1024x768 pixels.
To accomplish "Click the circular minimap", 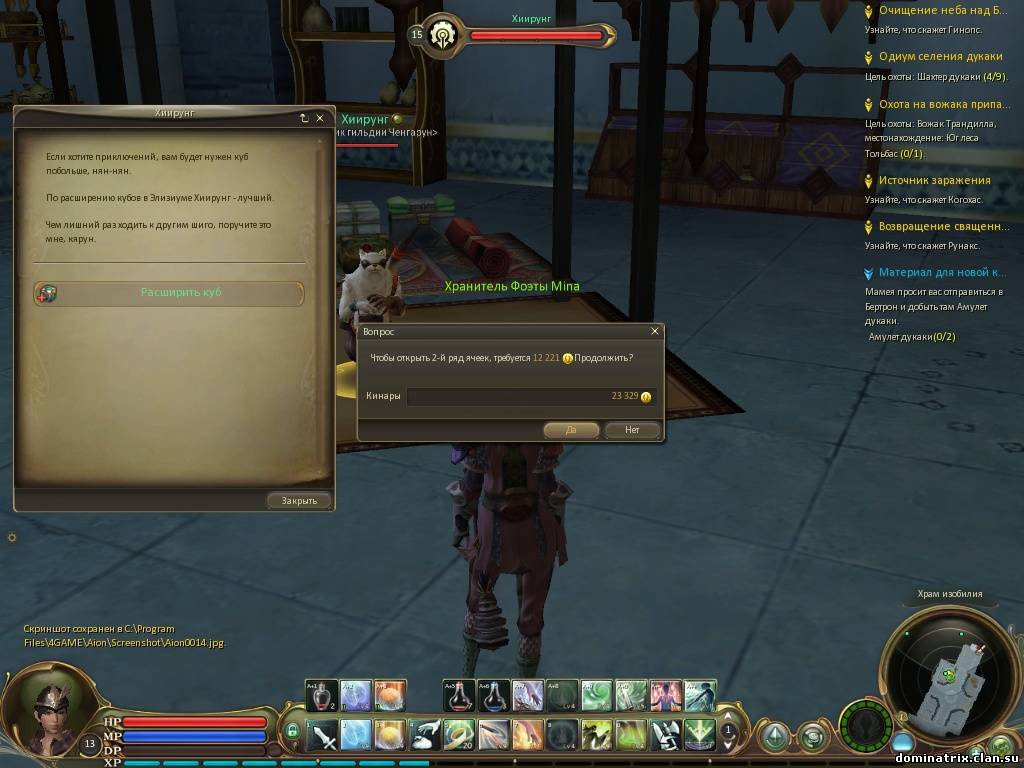I will [x=945, y=675].
